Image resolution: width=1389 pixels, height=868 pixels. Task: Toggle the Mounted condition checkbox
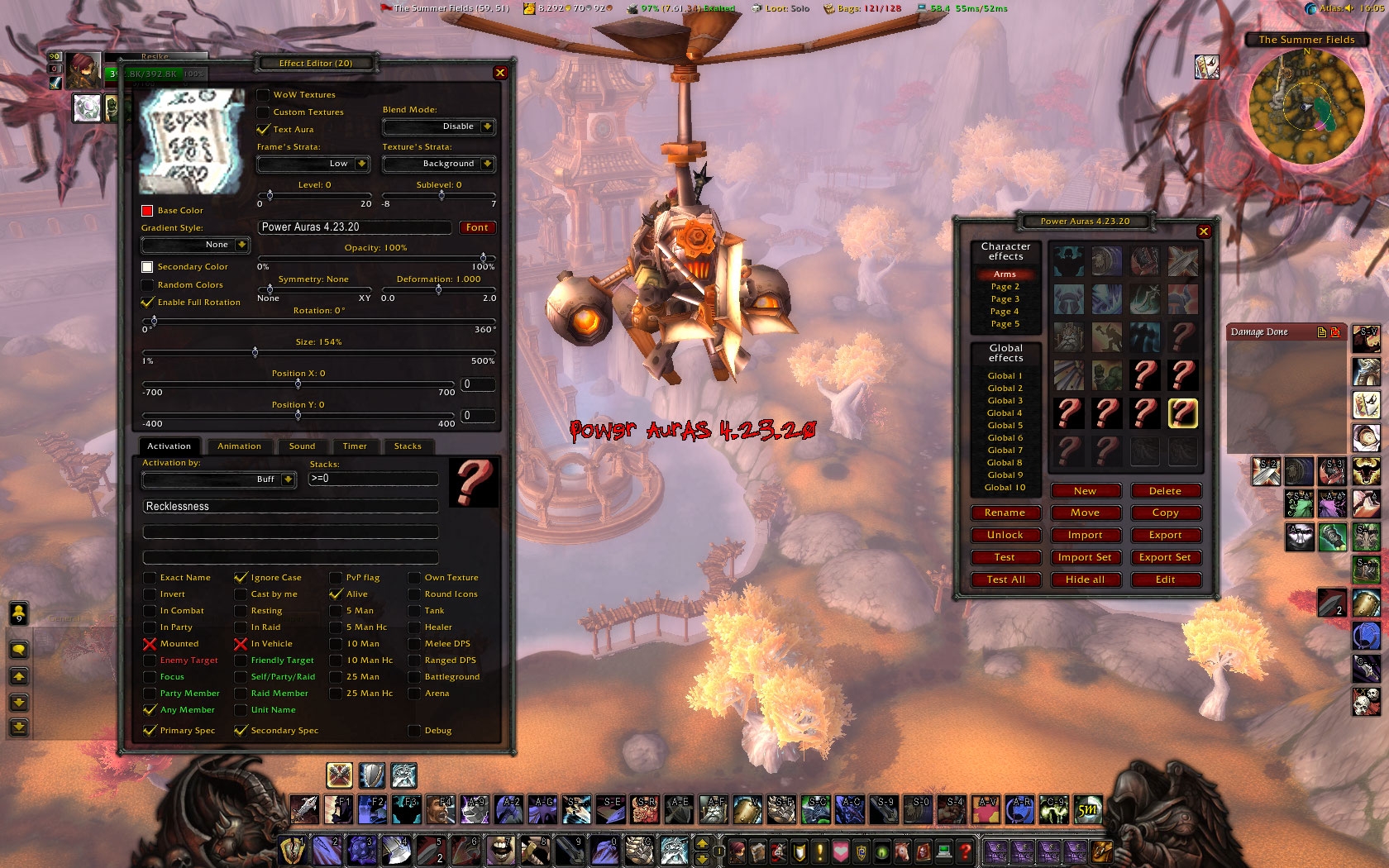click(150, 644)
